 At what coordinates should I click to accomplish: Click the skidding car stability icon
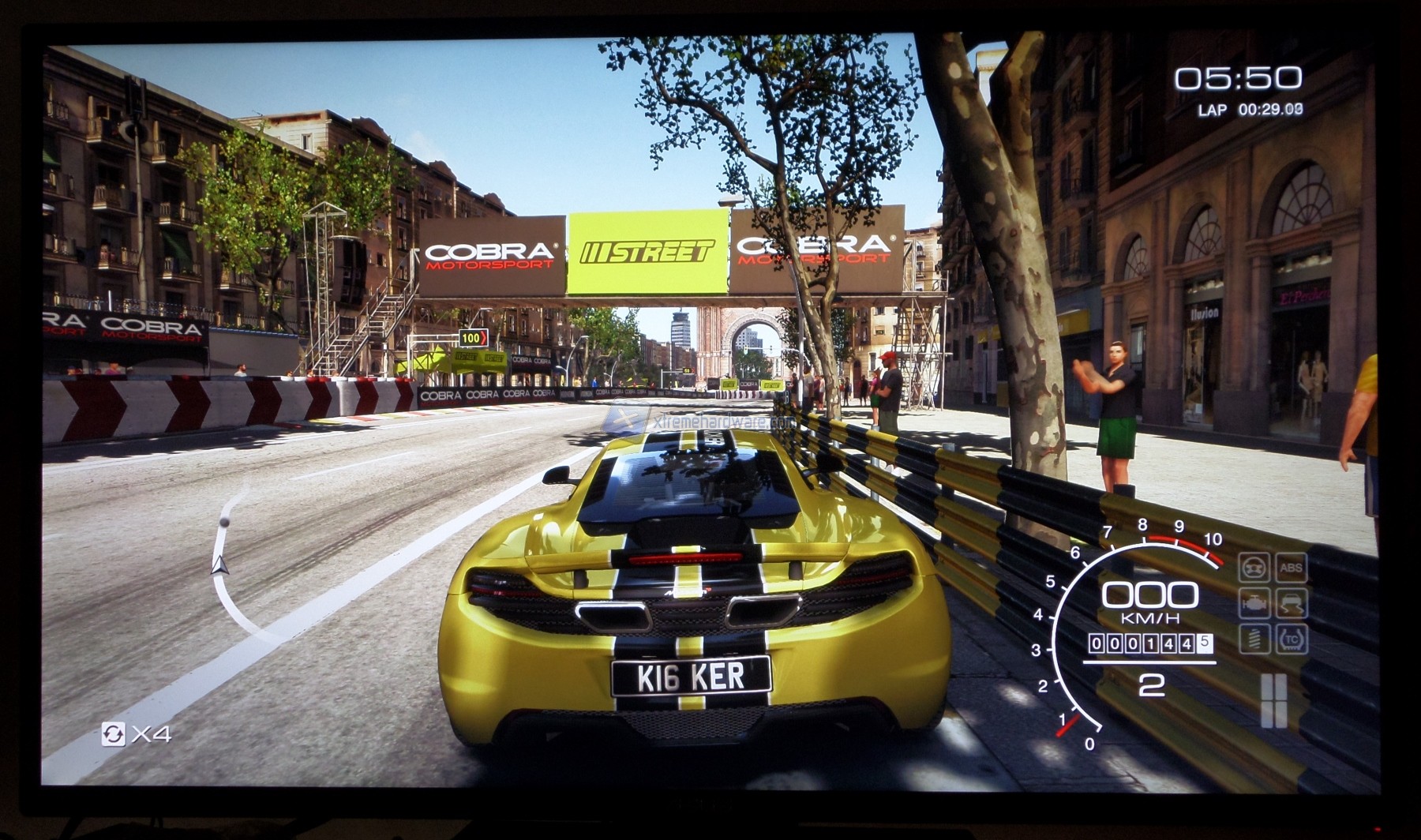click(x=1291, y=604)
